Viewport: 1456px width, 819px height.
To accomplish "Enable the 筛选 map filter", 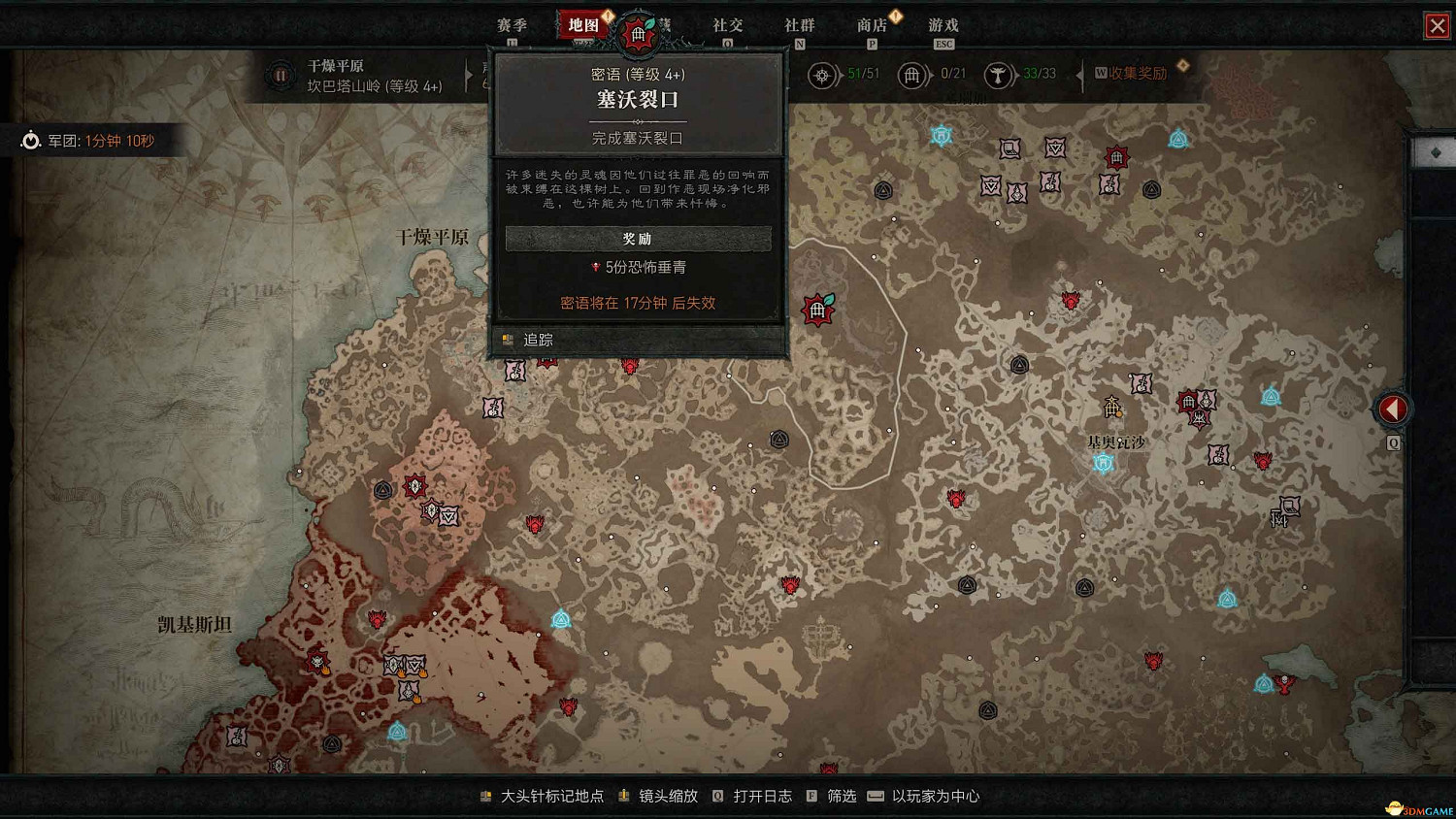I will pyautogui.click(x=841, y=797).
